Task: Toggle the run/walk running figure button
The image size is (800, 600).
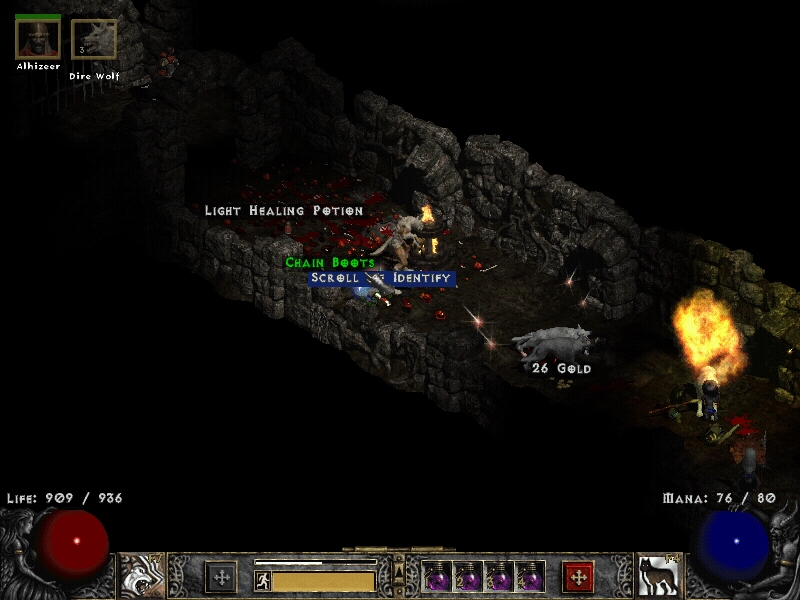Action: pyautogui.click(x=263, y=581)
